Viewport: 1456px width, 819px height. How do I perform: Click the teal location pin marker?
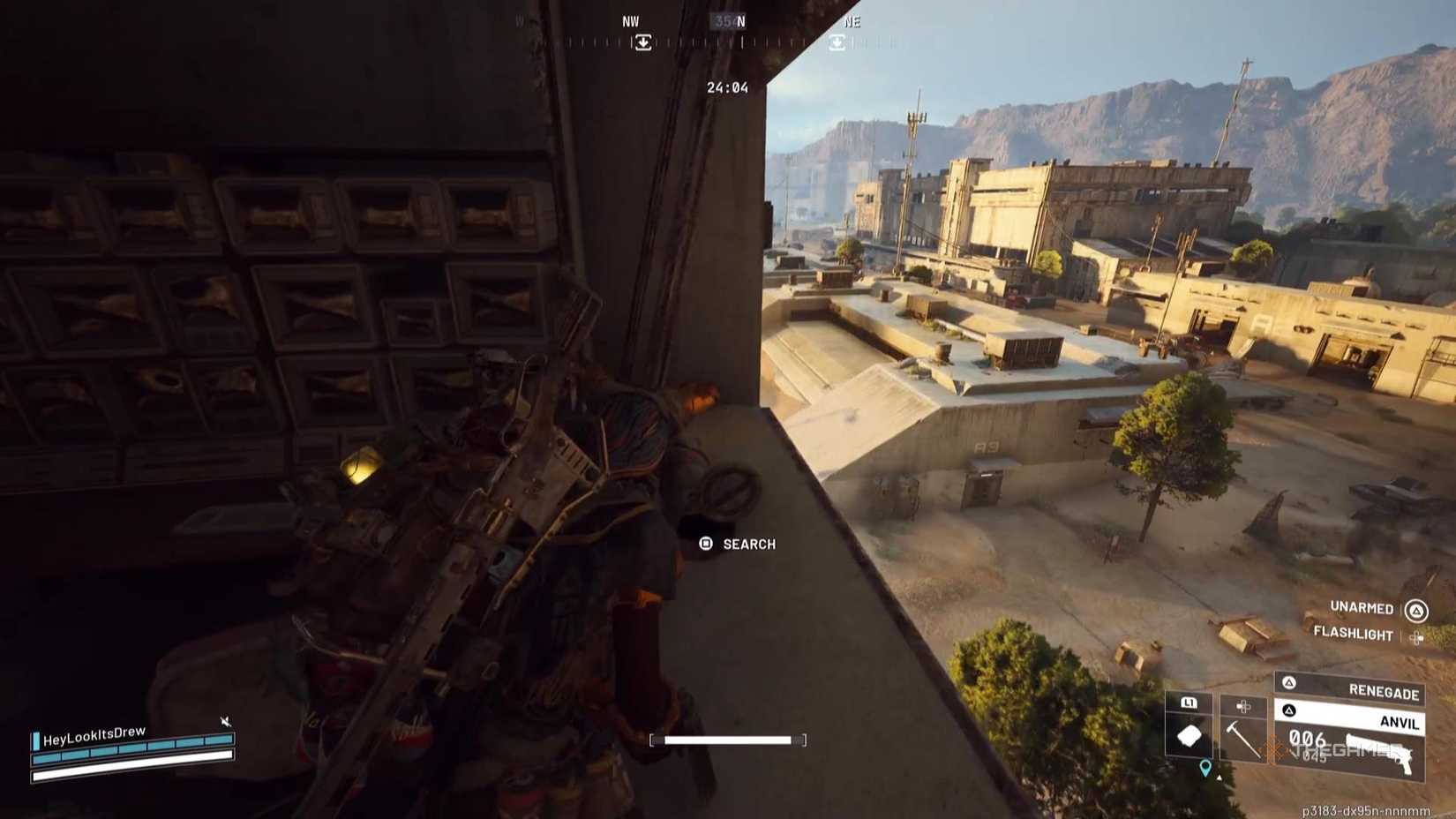pyautogui.click(x=1205, y=769)
